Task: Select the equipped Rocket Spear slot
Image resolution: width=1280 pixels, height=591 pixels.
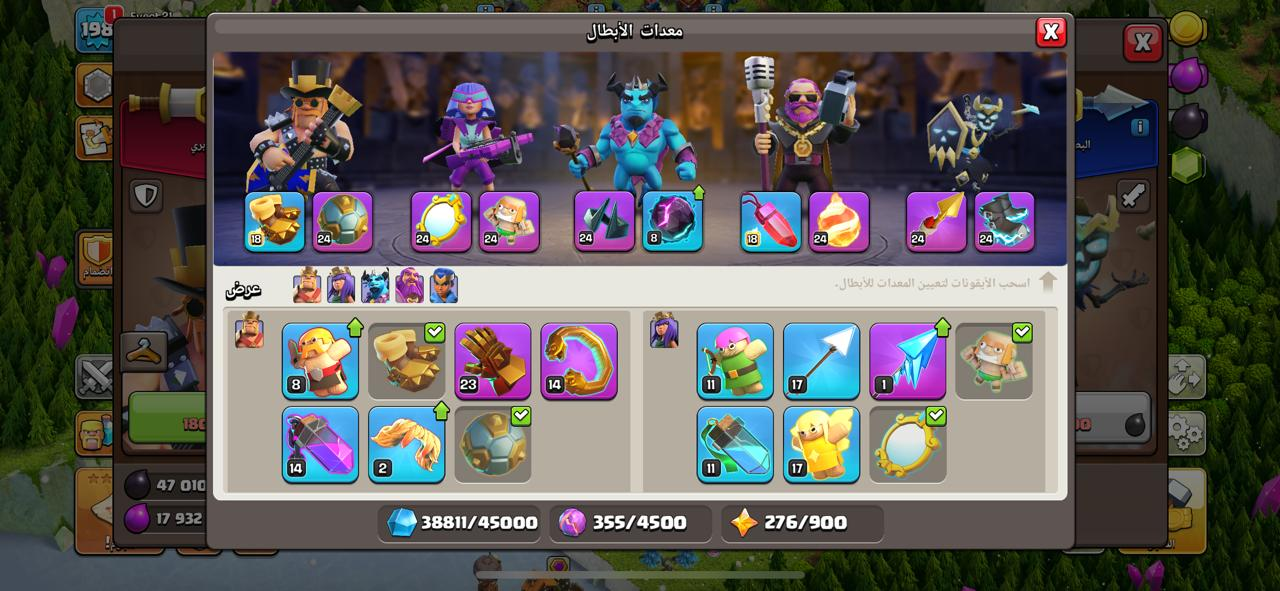Action: 936,221
